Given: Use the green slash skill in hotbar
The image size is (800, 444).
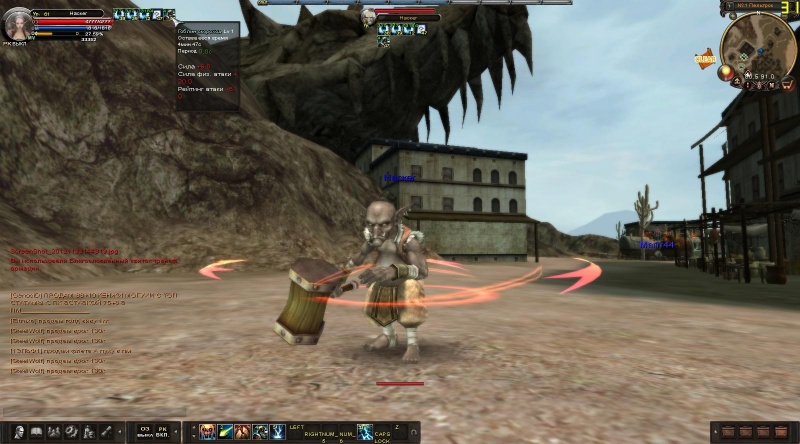Looking at the screenshot, I should click(226, 432).
